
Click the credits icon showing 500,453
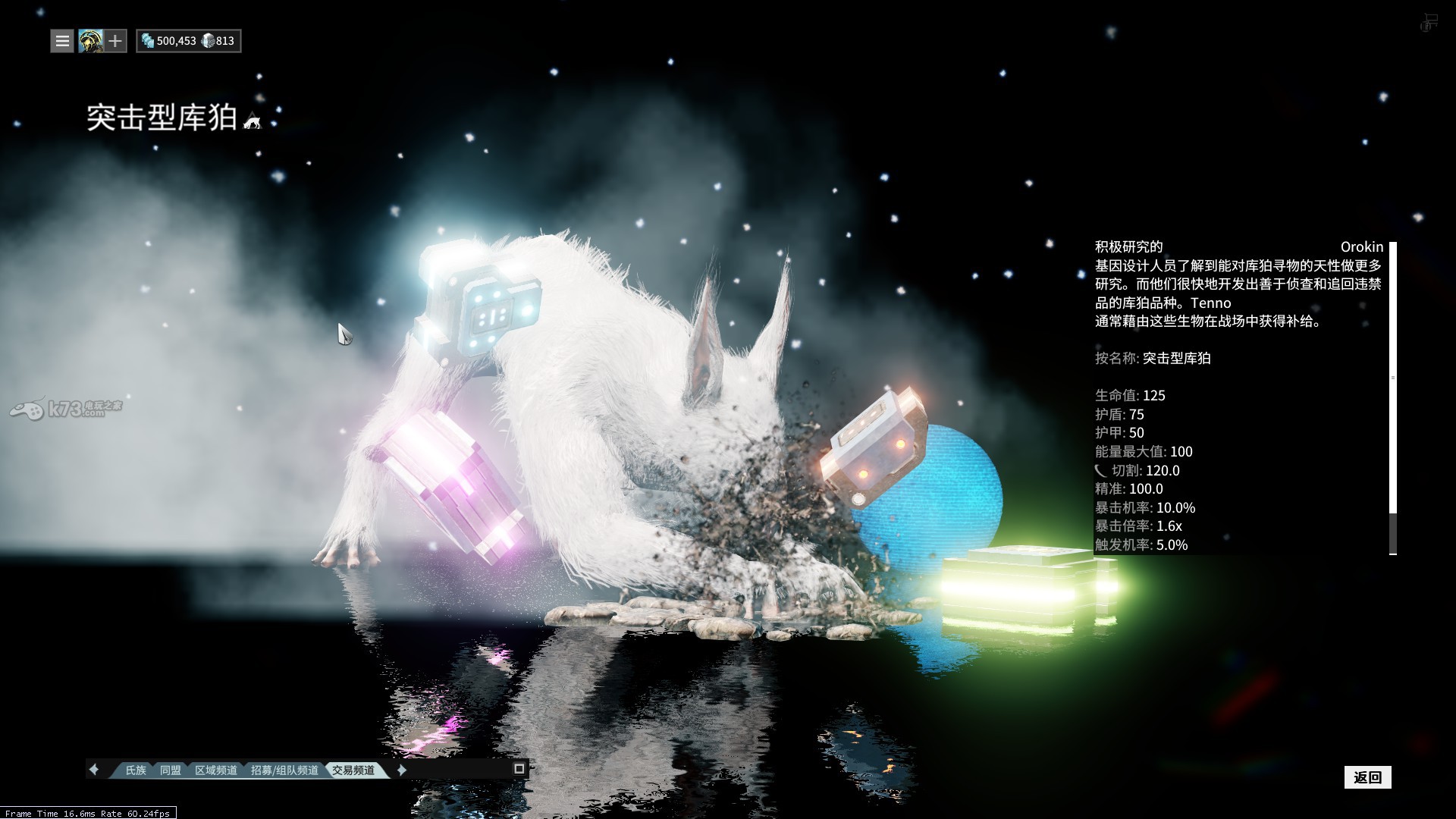[147, 40]
